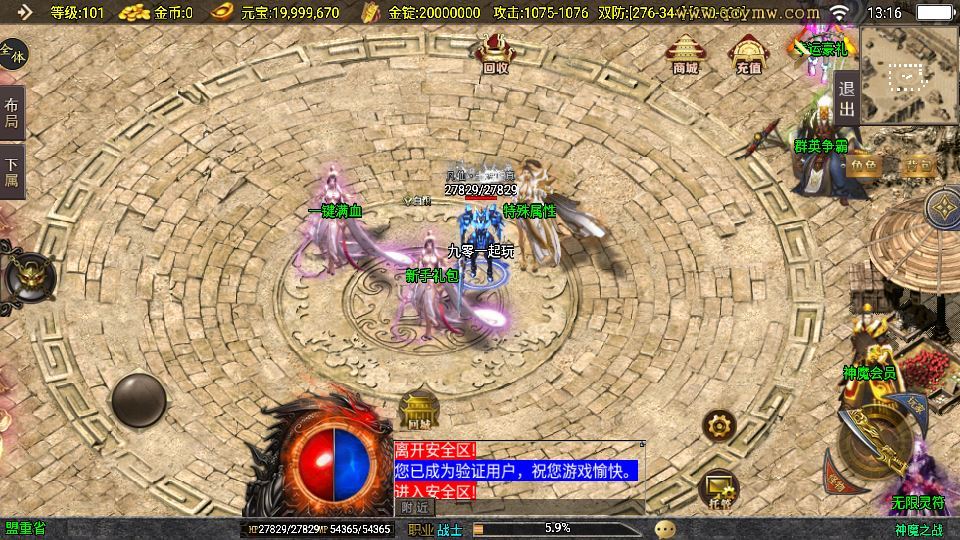The height and width of the screenshot is (540, 960).
Task: Open the gear settings icon
Action: pos(719,425)
